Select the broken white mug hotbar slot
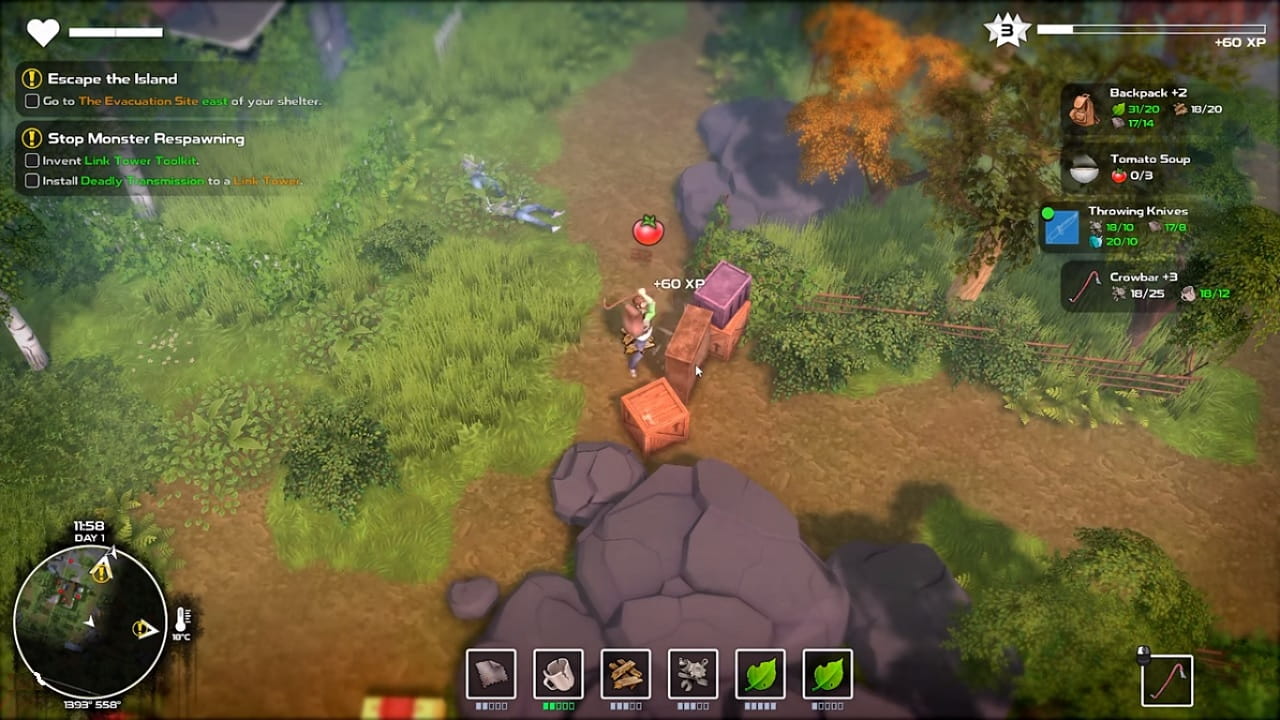Viewport: 1280px width, 720px height. [558, 674]
